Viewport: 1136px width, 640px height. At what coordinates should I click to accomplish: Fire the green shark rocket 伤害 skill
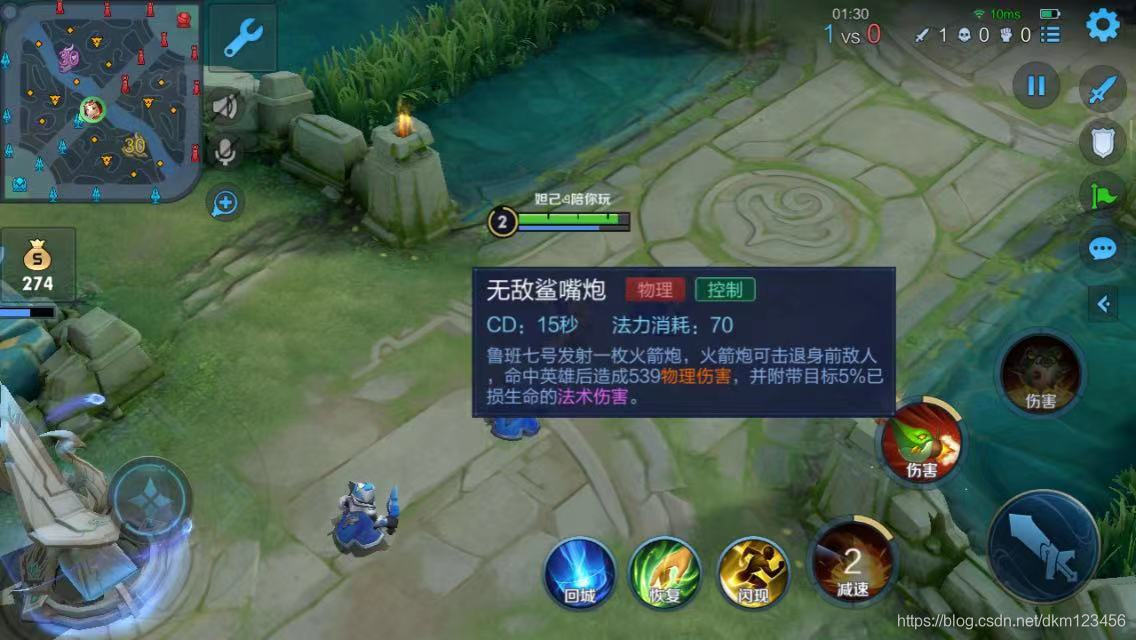921,443
